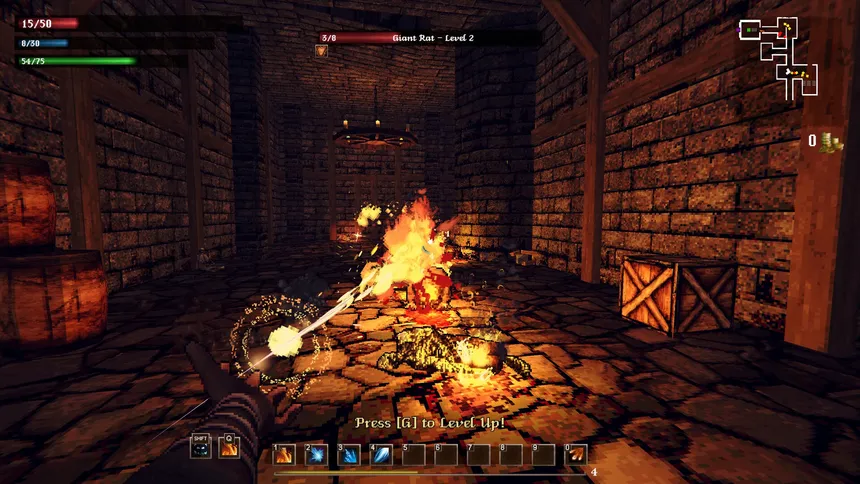
Task: Inspect the burning debuff icon under Giant Rat
Action: pos(323,50)
